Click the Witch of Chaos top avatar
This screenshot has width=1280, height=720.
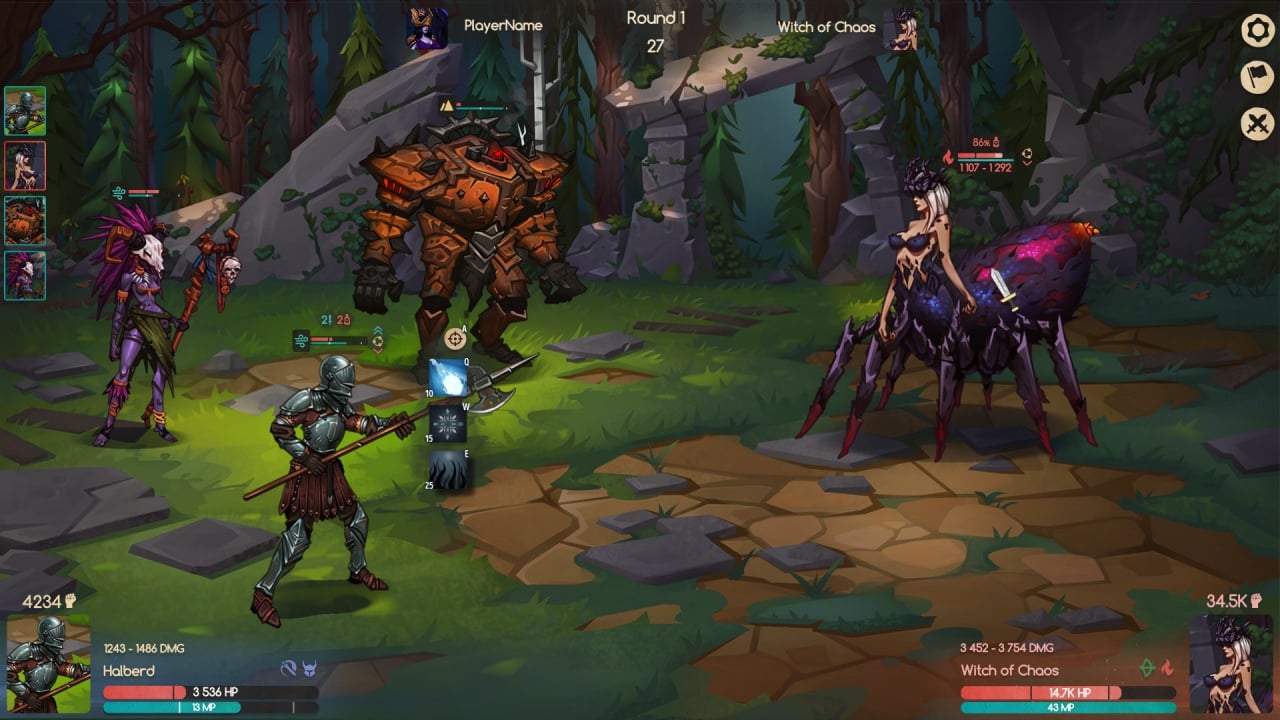(905, 29)
